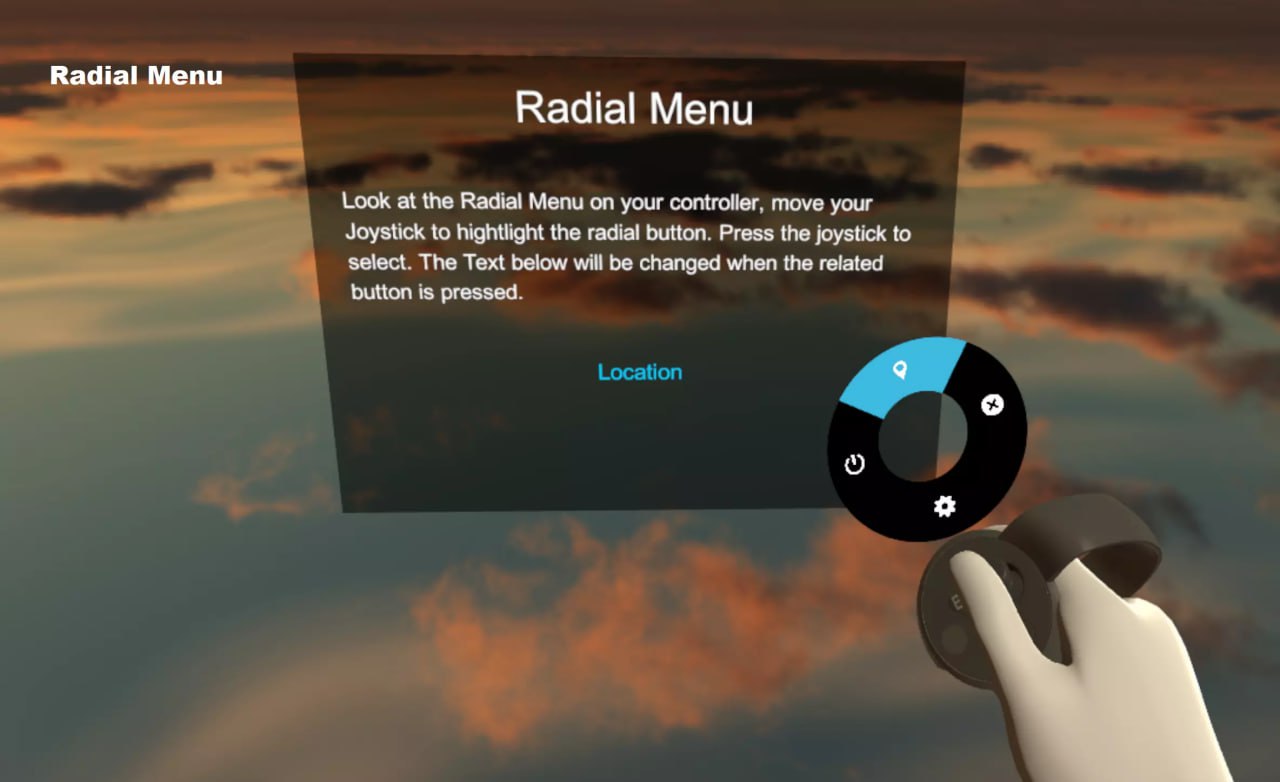Screen dimensions: 1280x782
Task: Expand the left segment with the power symbol
Action: click(853, 463)
